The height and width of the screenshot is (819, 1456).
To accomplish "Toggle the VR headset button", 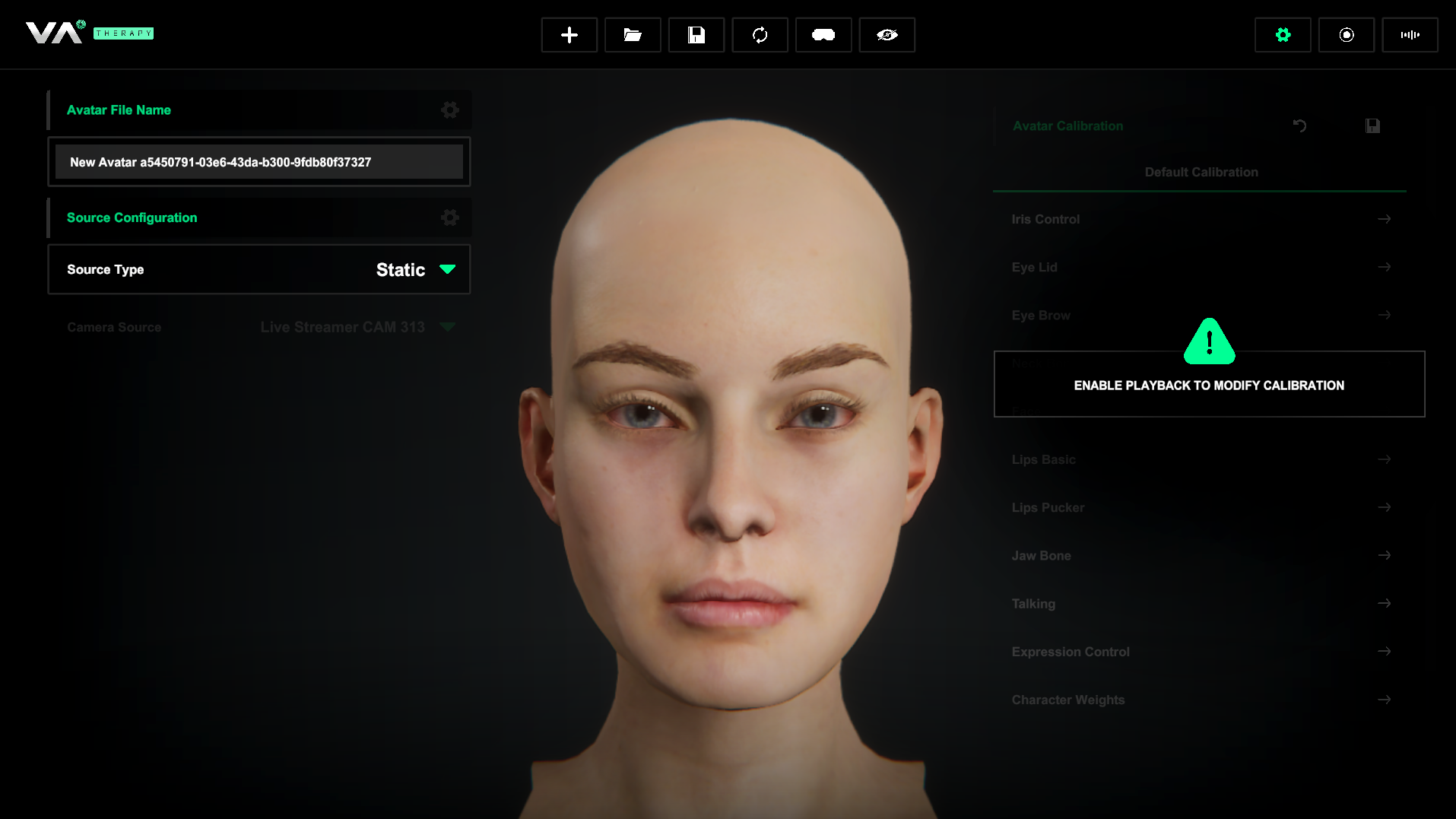I will 823,35.
